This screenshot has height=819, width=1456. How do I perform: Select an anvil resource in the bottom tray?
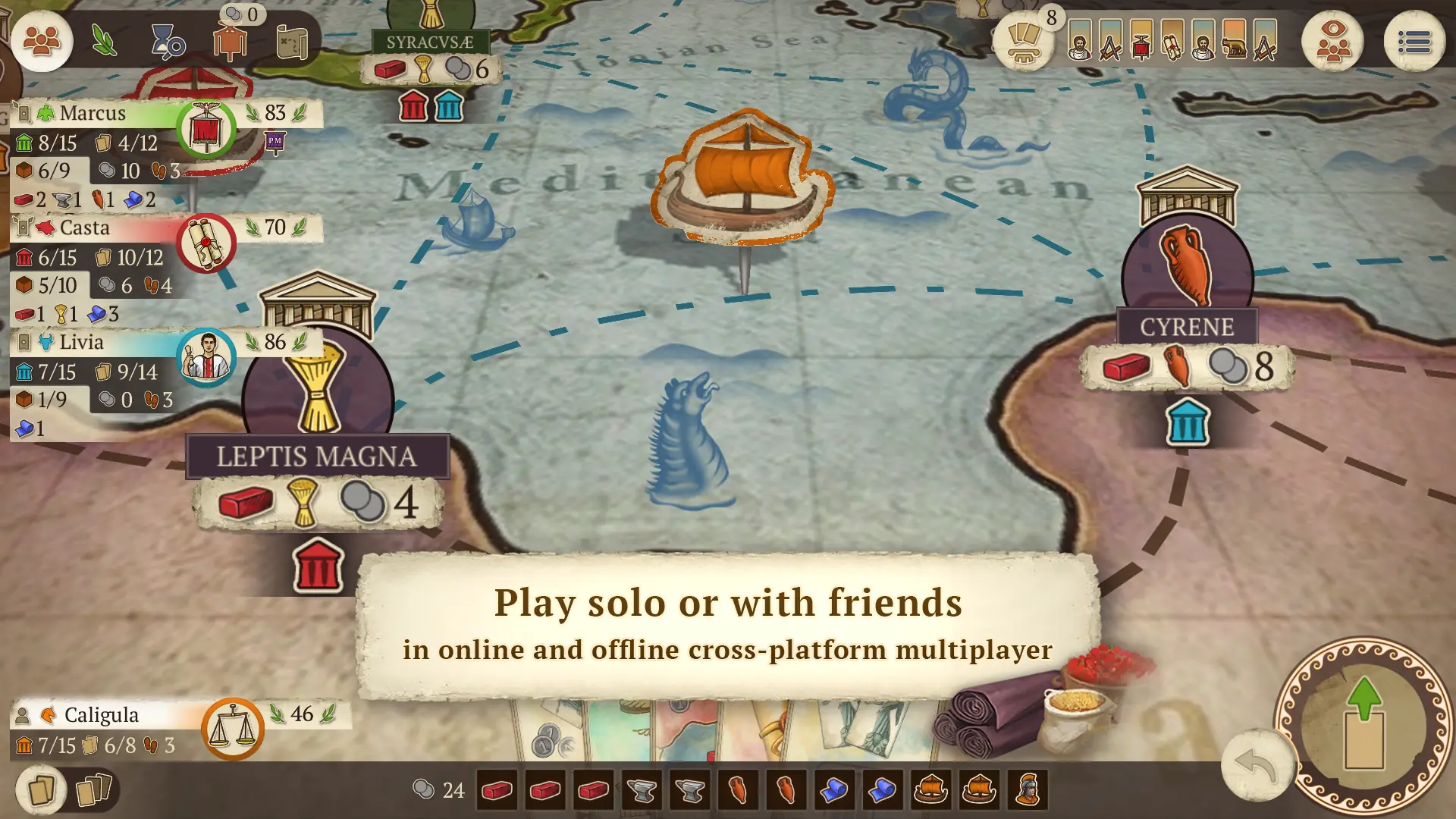click(642, 790)
